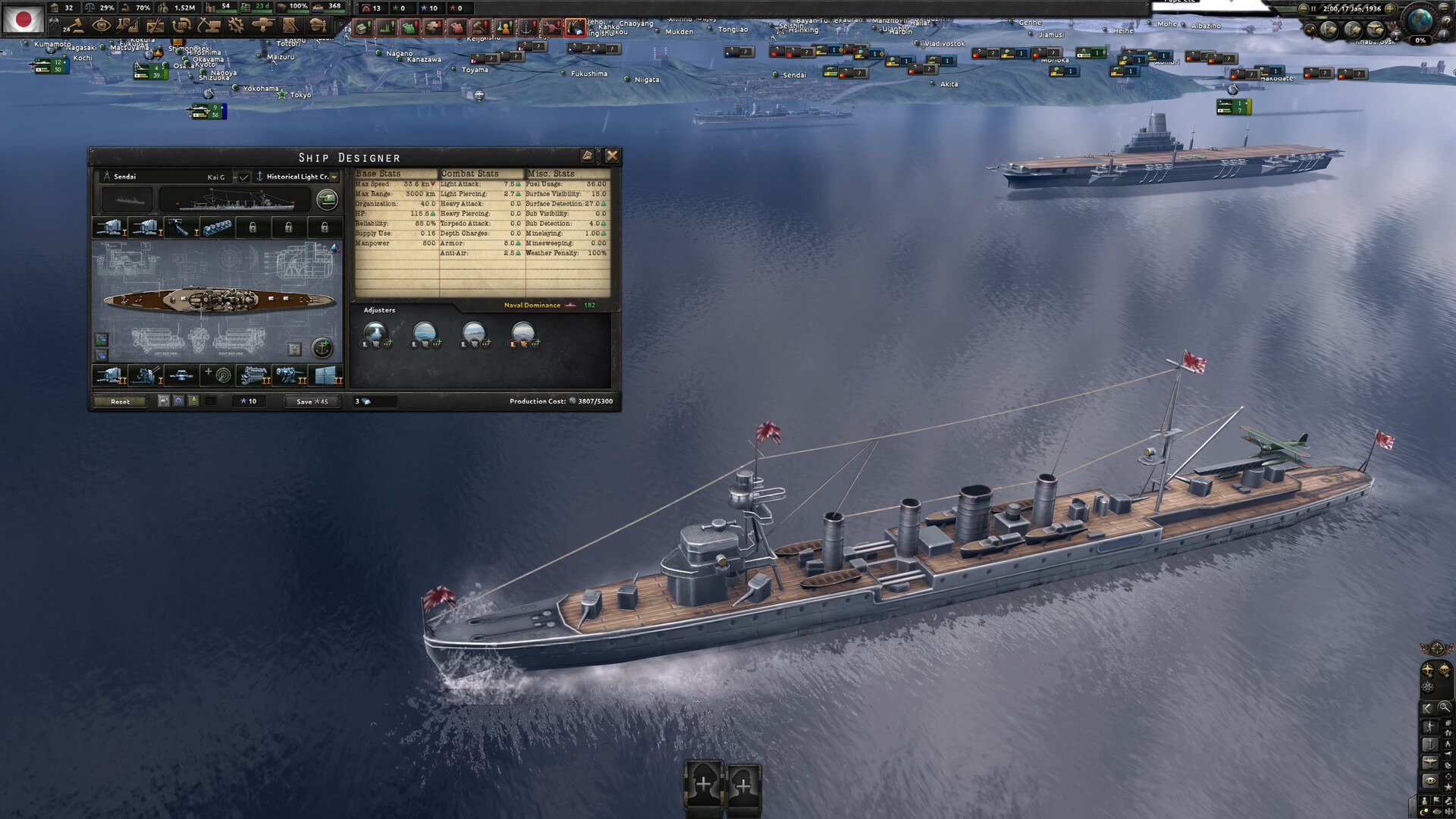Viewport: 1456px width, 819px height.
Task: Click the round green turret icon button
Action: pyautogui.click(x=327, y=199)
